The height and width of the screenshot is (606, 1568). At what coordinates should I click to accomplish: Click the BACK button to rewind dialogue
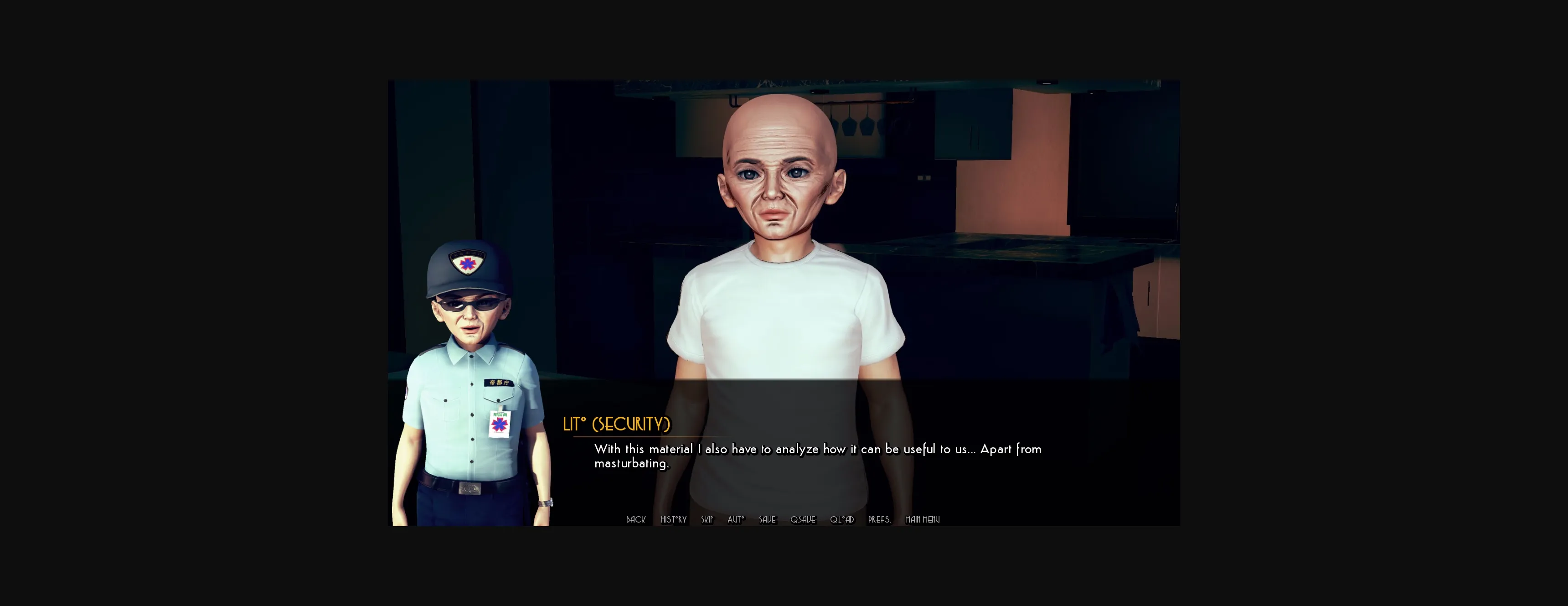(635, 519)
